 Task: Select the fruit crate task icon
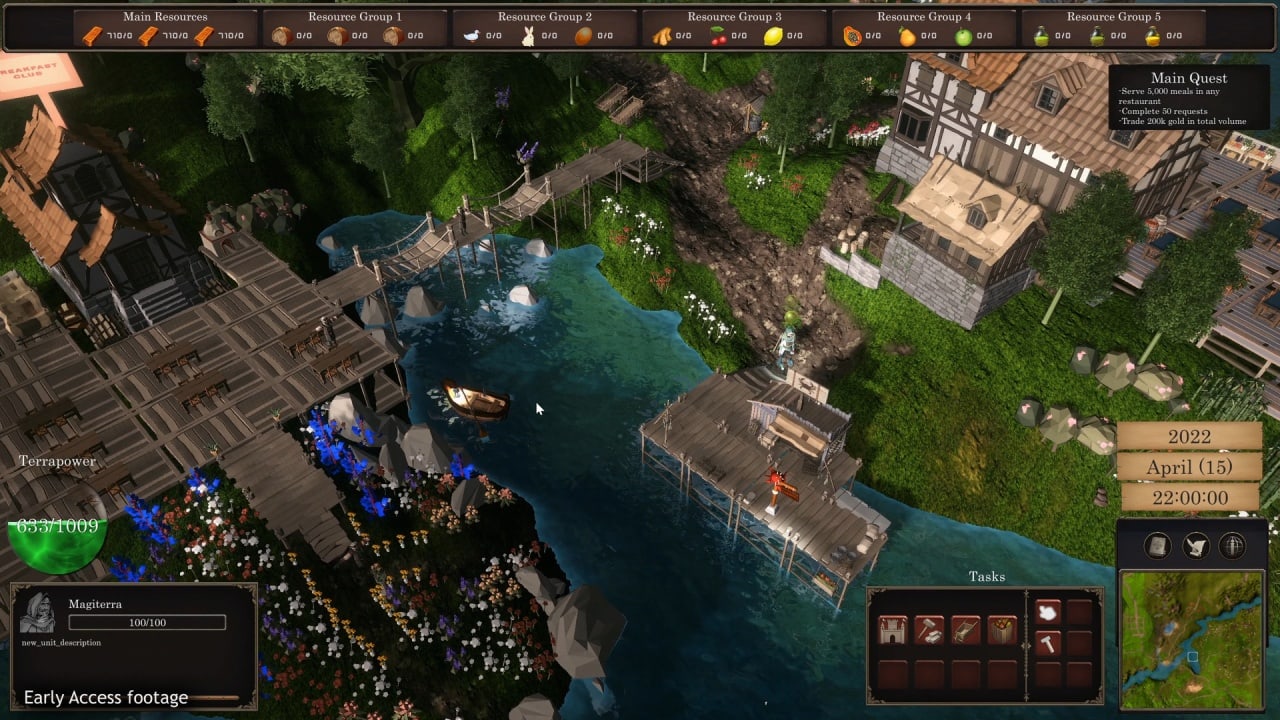(x=1002, y=629)
